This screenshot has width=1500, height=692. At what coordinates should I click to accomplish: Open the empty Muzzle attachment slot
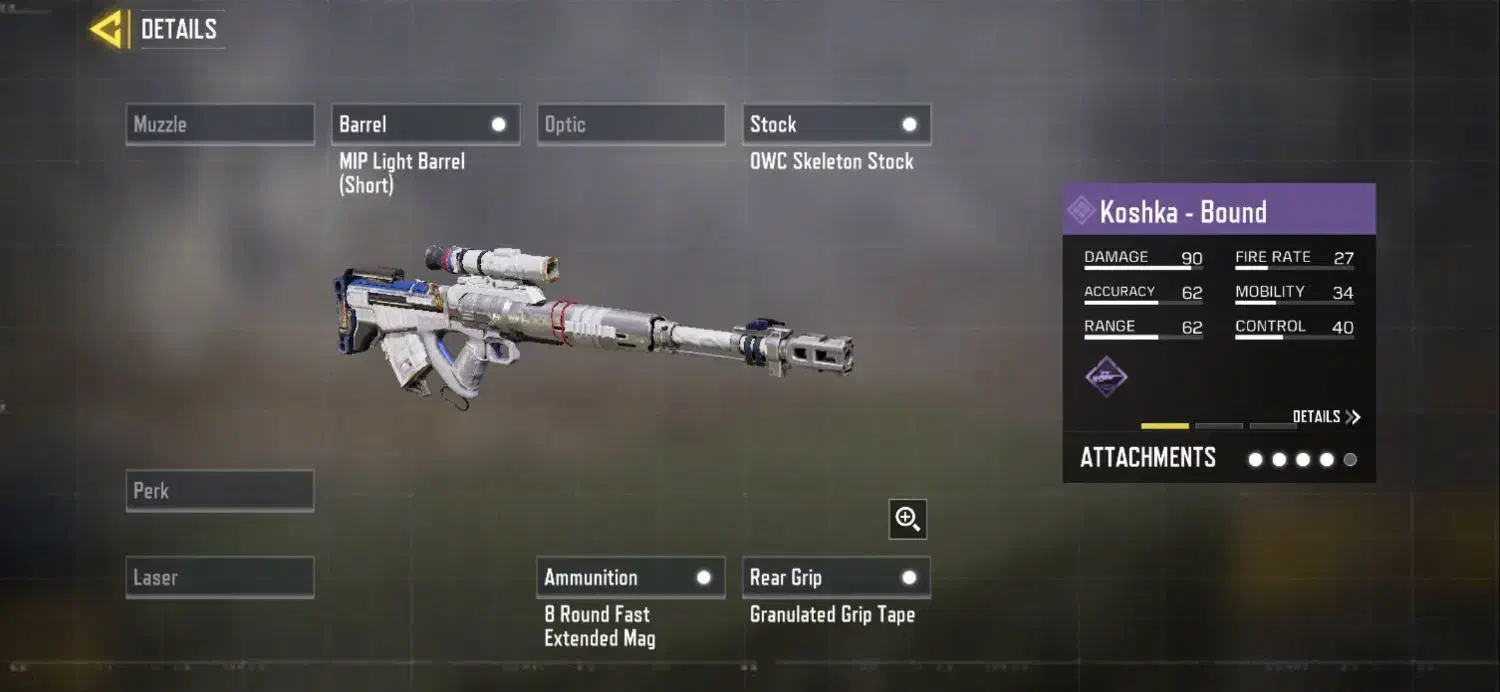220,125
